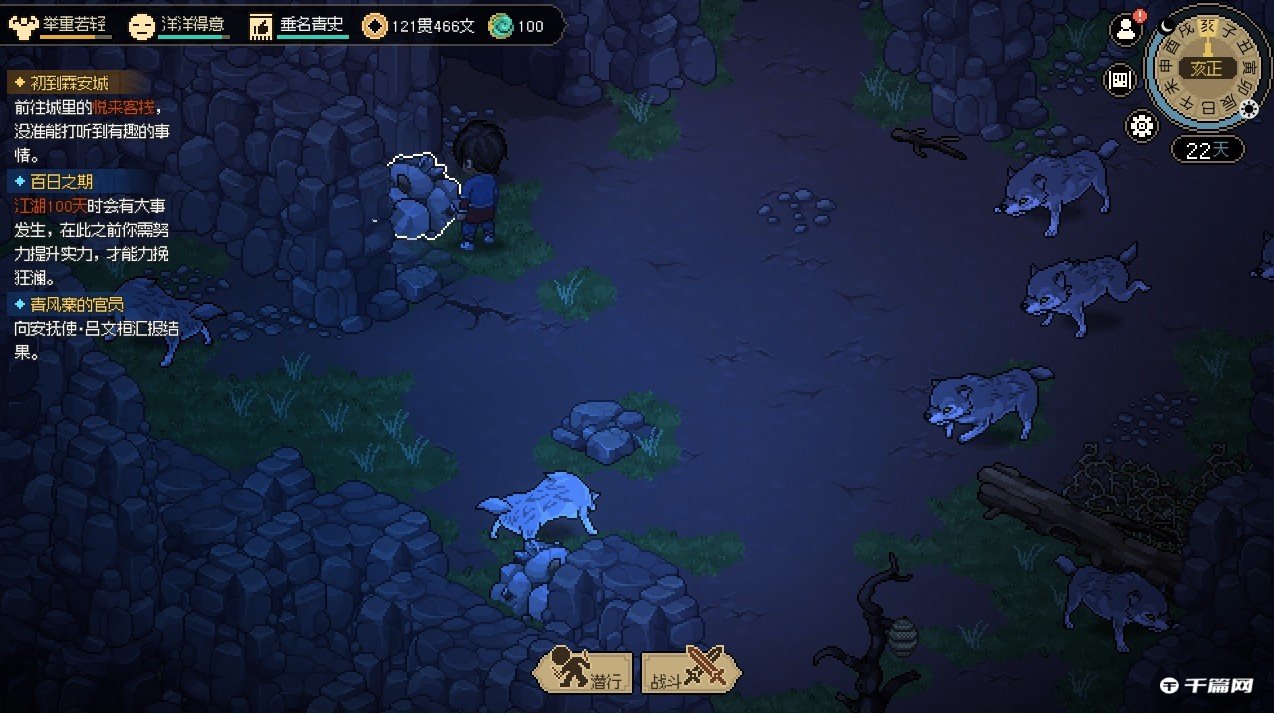The width and height of the screenshot is (1274, 714).
Task: Click the 垂名青史 reputation status
Action: (299, 25)
